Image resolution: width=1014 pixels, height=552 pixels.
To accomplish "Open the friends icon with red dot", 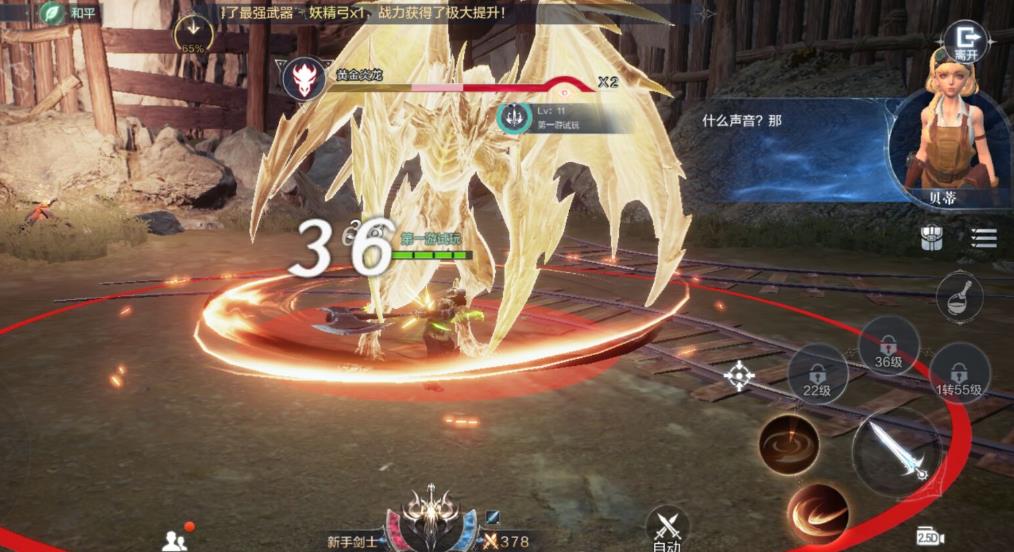I will pyautogui.click(x=173, y=539).
